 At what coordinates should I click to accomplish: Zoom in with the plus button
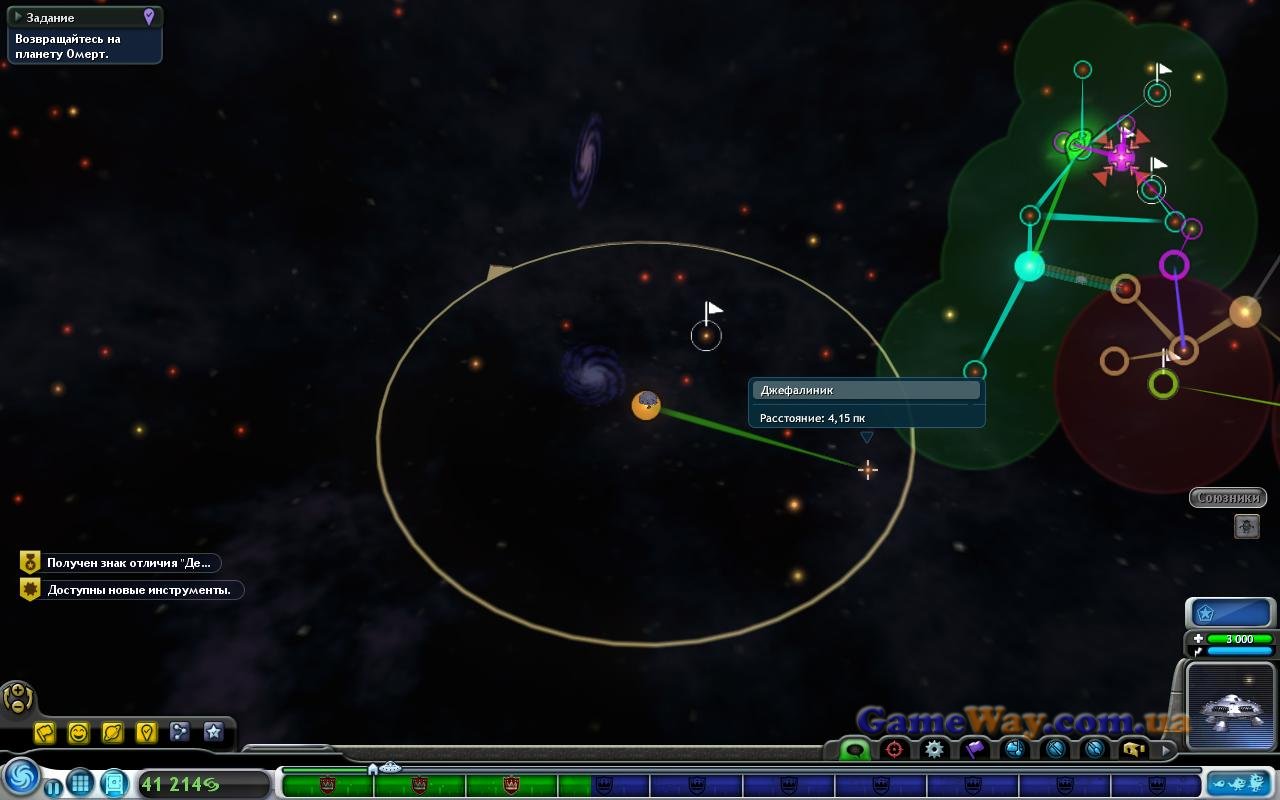click(17, 691)
